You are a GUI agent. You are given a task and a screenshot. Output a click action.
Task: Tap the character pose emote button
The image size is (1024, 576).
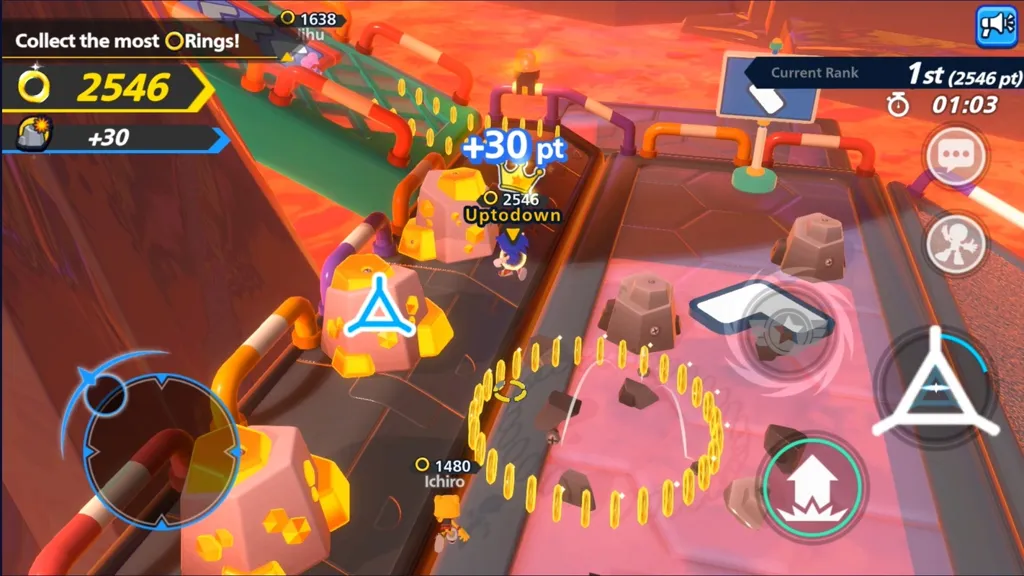pyautogui.click(x=955, y=244)
